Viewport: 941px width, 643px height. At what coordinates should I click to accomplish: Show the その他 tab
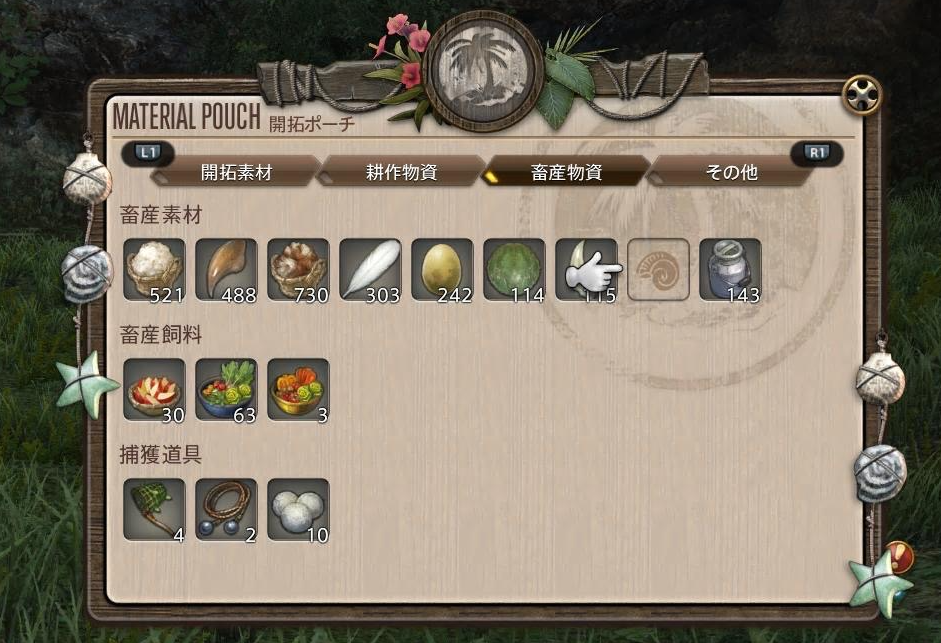click(731, 171)
